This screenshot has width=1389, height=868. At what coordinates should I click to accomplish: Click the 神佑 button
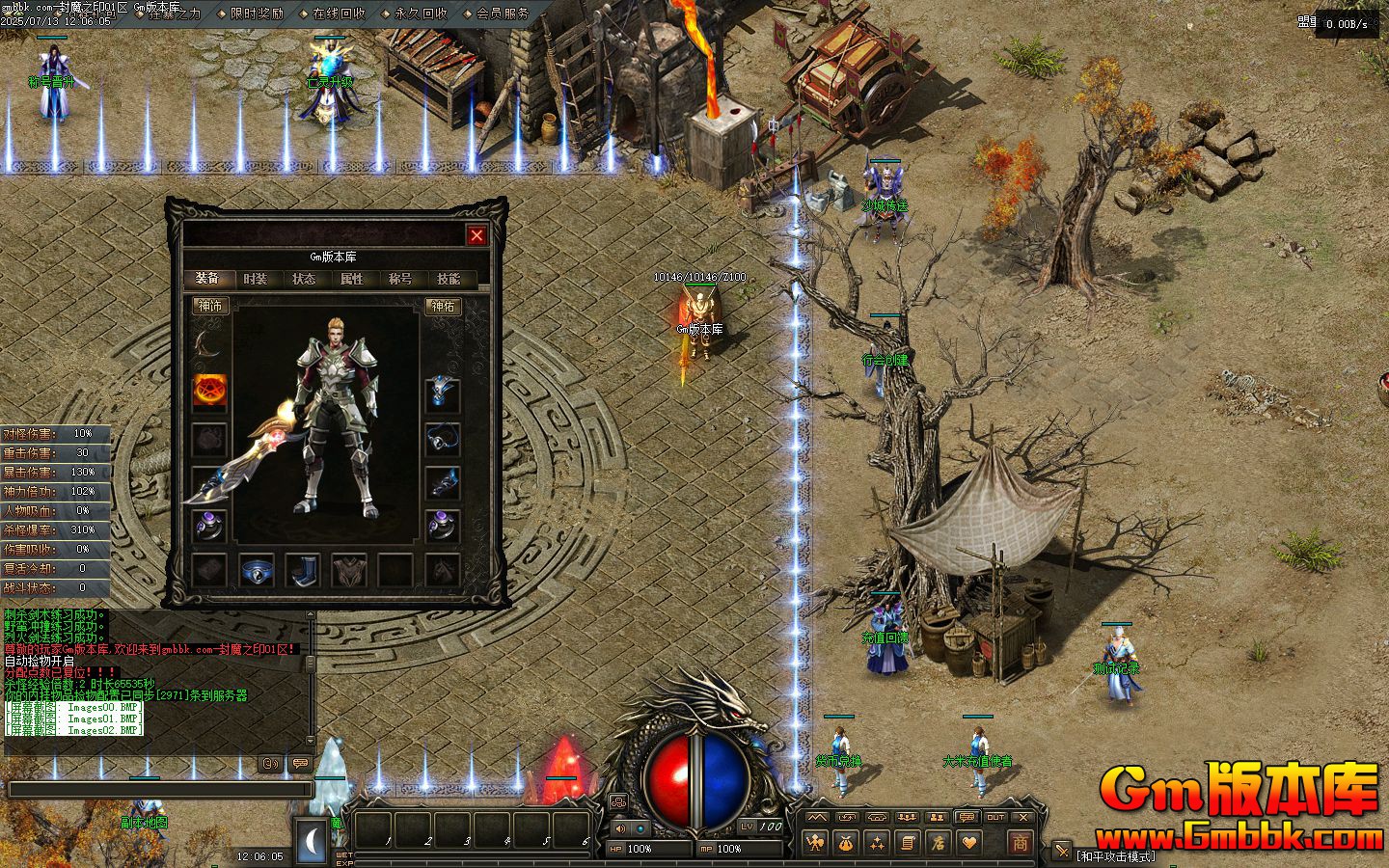coord(443,307)
